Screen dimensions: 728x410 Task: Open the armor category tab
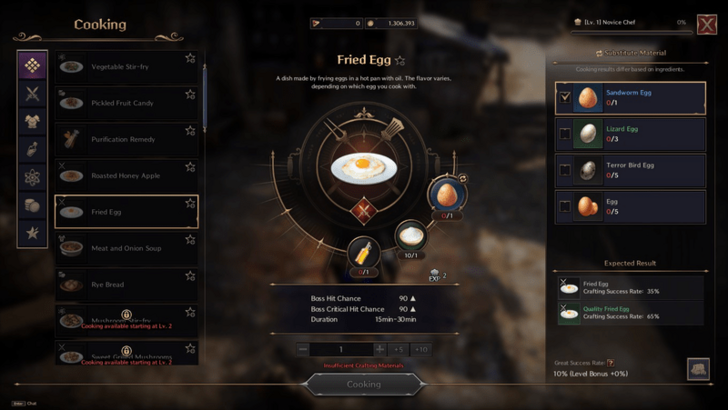tap(32, 122)
